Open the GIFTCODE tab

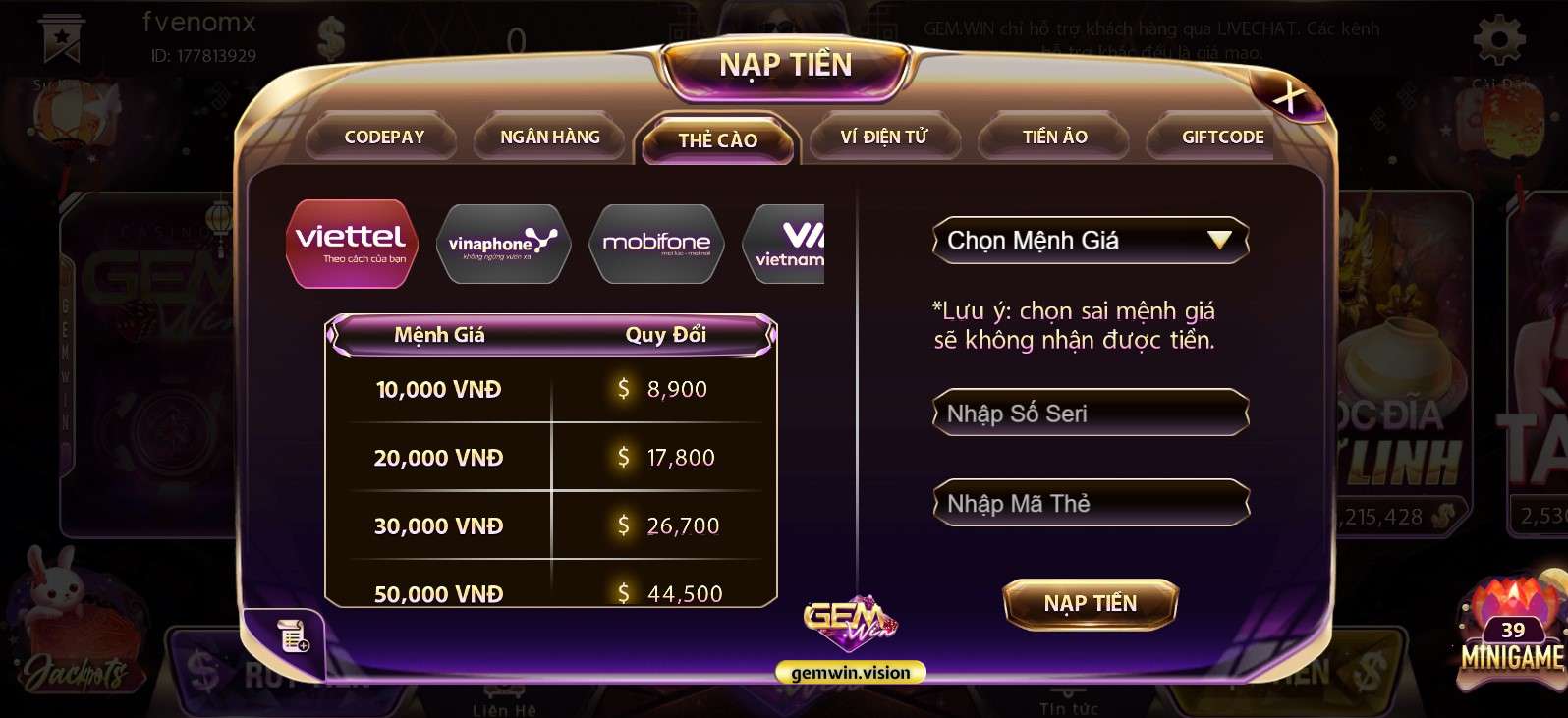pos(1221,137)
